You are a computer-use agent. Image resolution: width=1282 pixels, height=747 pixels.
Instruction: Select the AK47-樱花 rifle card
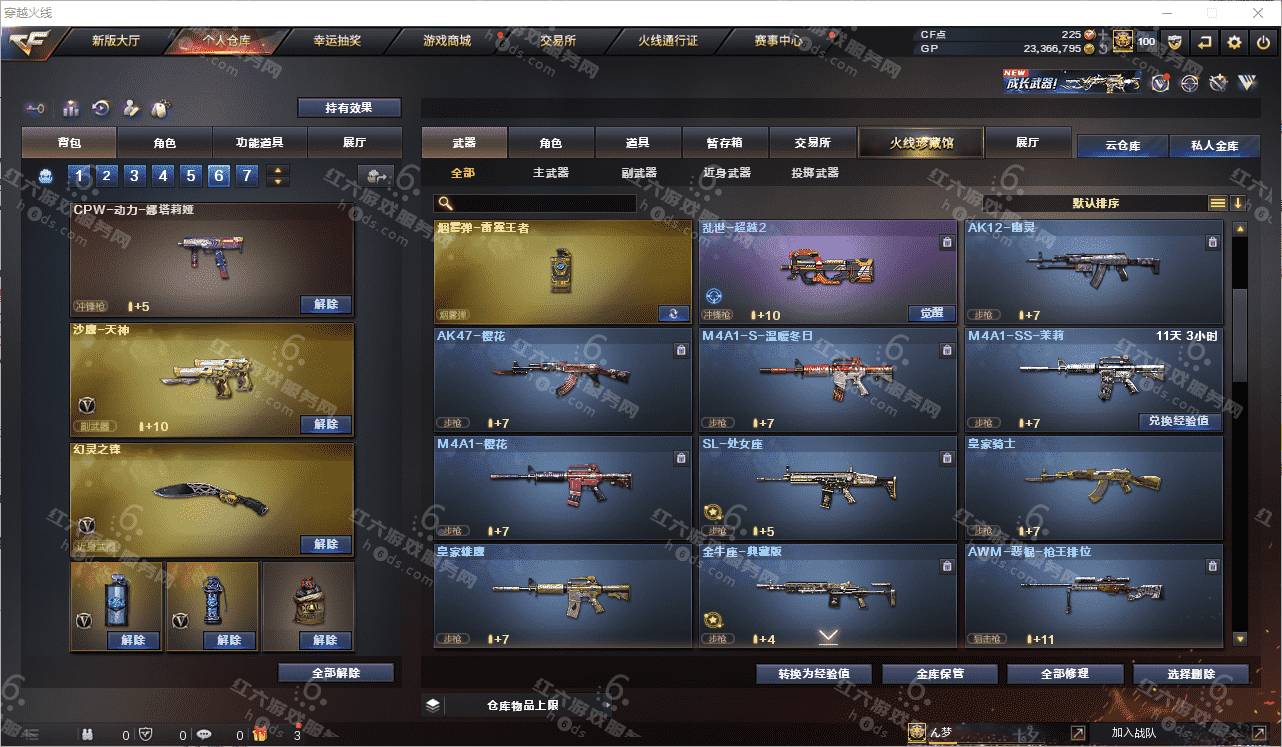click(x=562, y=380)
